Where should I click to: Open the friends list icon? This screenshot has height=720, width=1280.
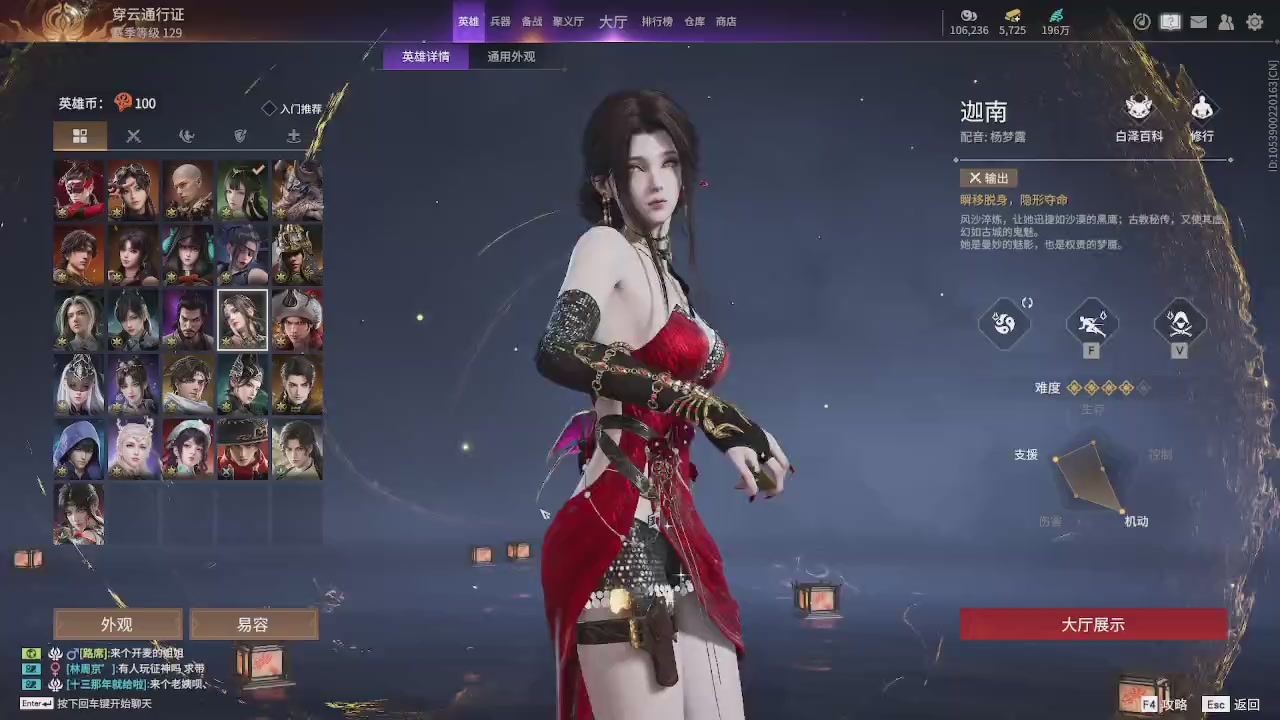1226,22
